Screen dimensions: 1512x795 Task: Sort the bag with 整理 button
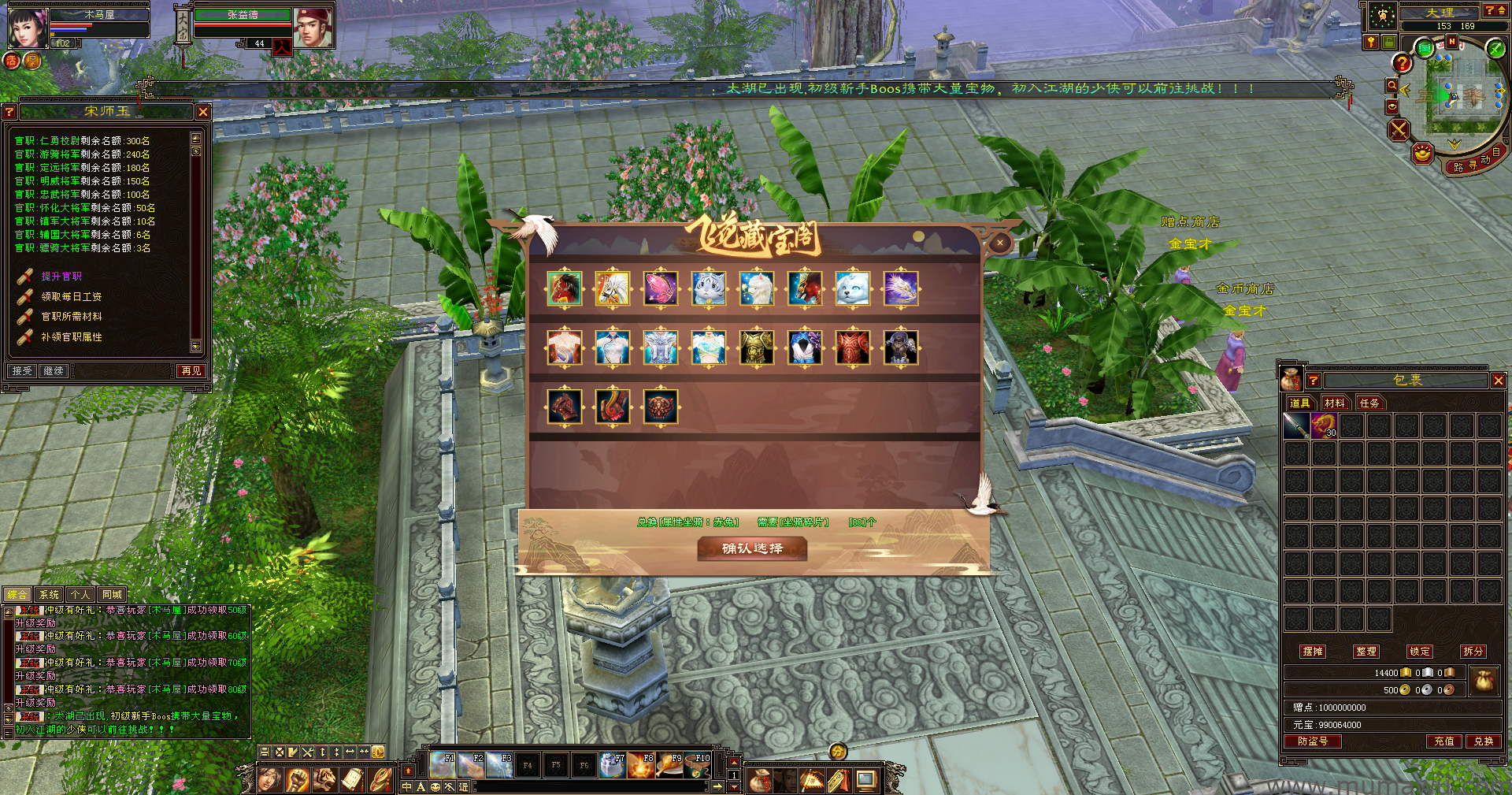click(x=1366, y=652)
